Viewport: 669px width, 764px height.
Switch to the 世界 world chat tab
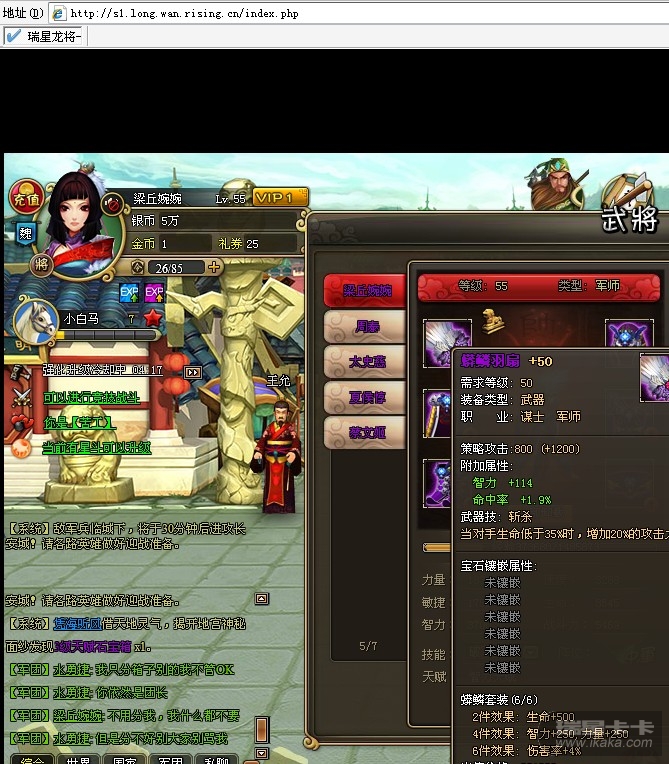pos(79,759)
